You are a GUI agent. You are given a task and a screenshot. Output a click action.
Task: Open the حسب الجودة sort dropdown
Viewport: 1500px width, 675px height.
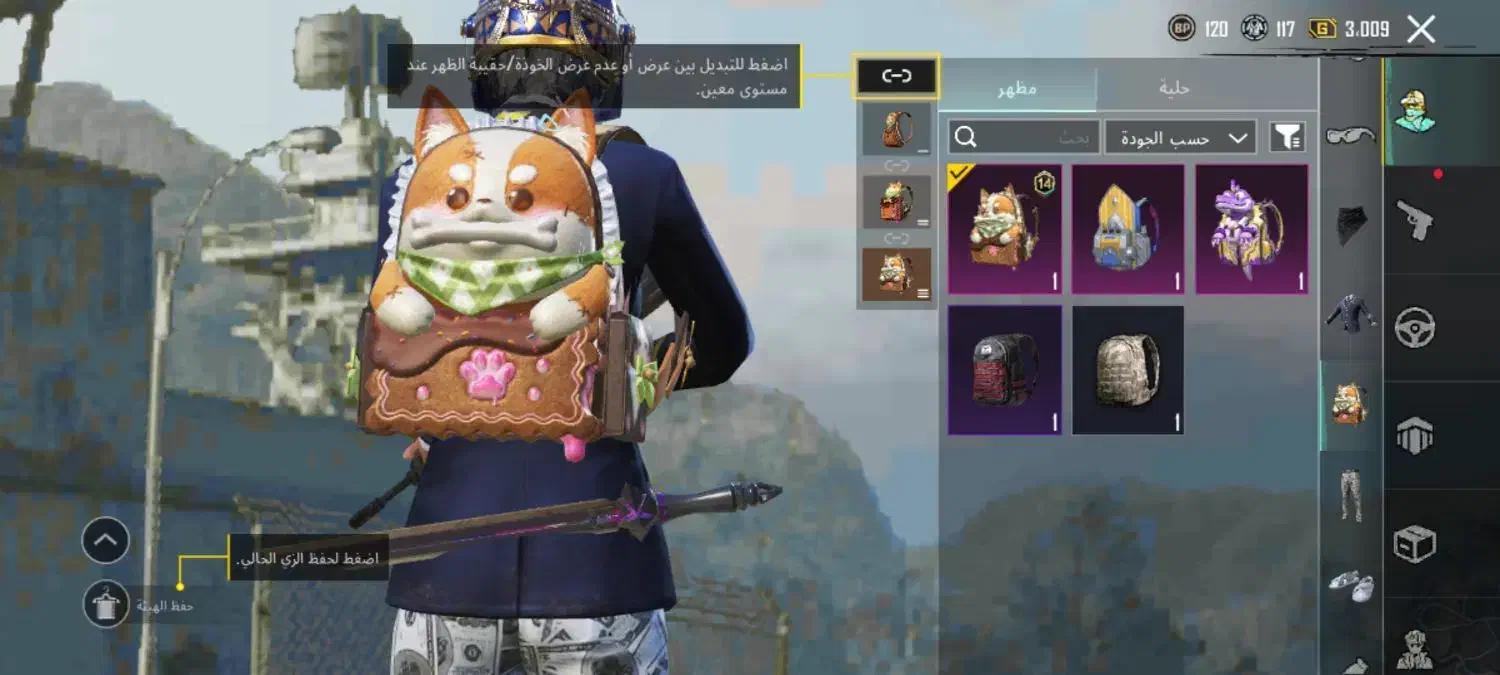coord(1181,138)
